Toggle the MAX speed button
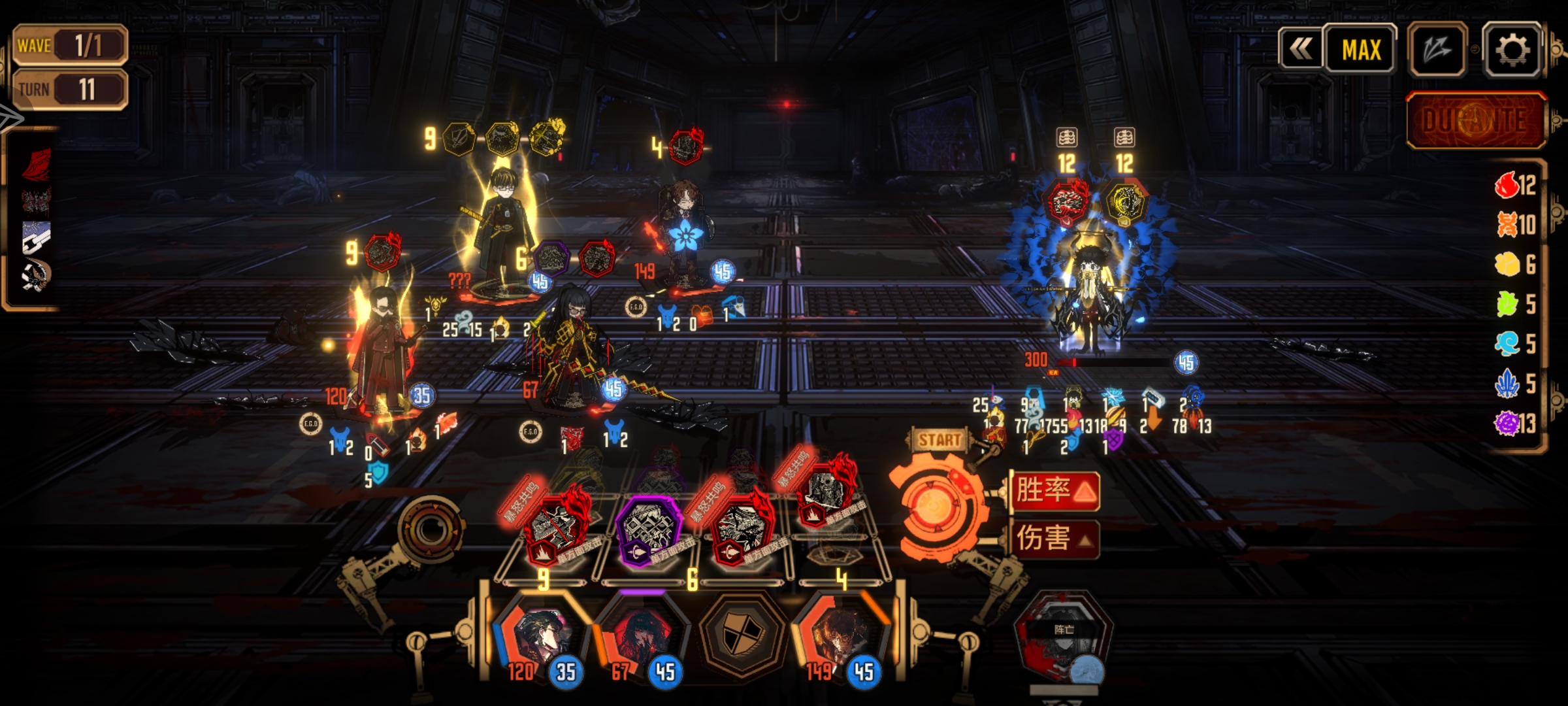The image size is (1568, 706). (x=1361, y=50)
